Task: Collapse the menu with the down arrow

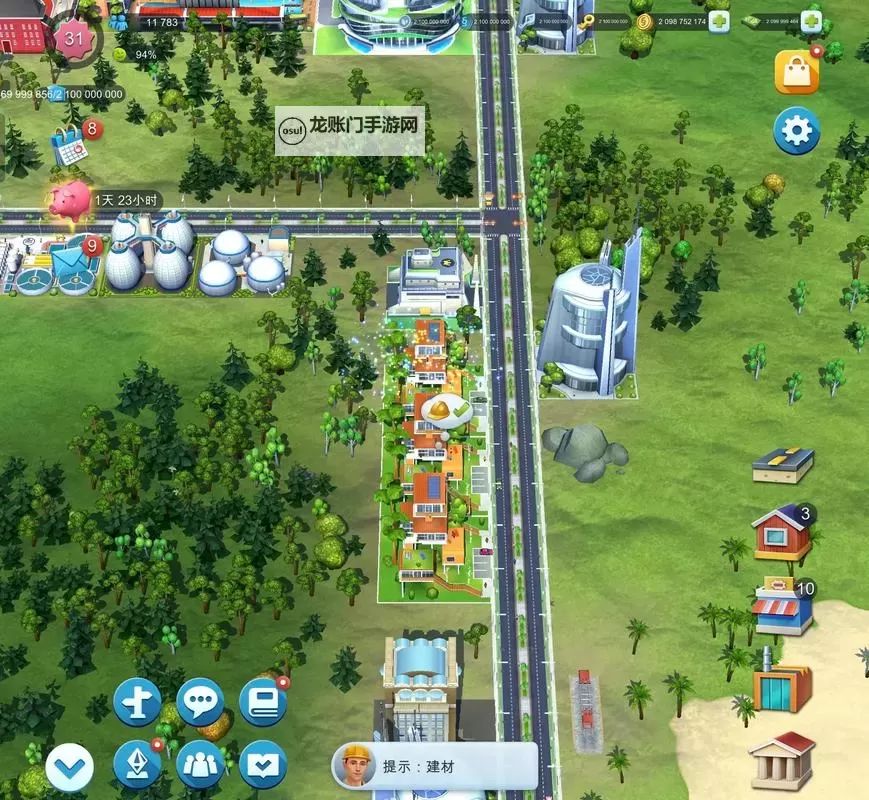Action: point(70,769)
